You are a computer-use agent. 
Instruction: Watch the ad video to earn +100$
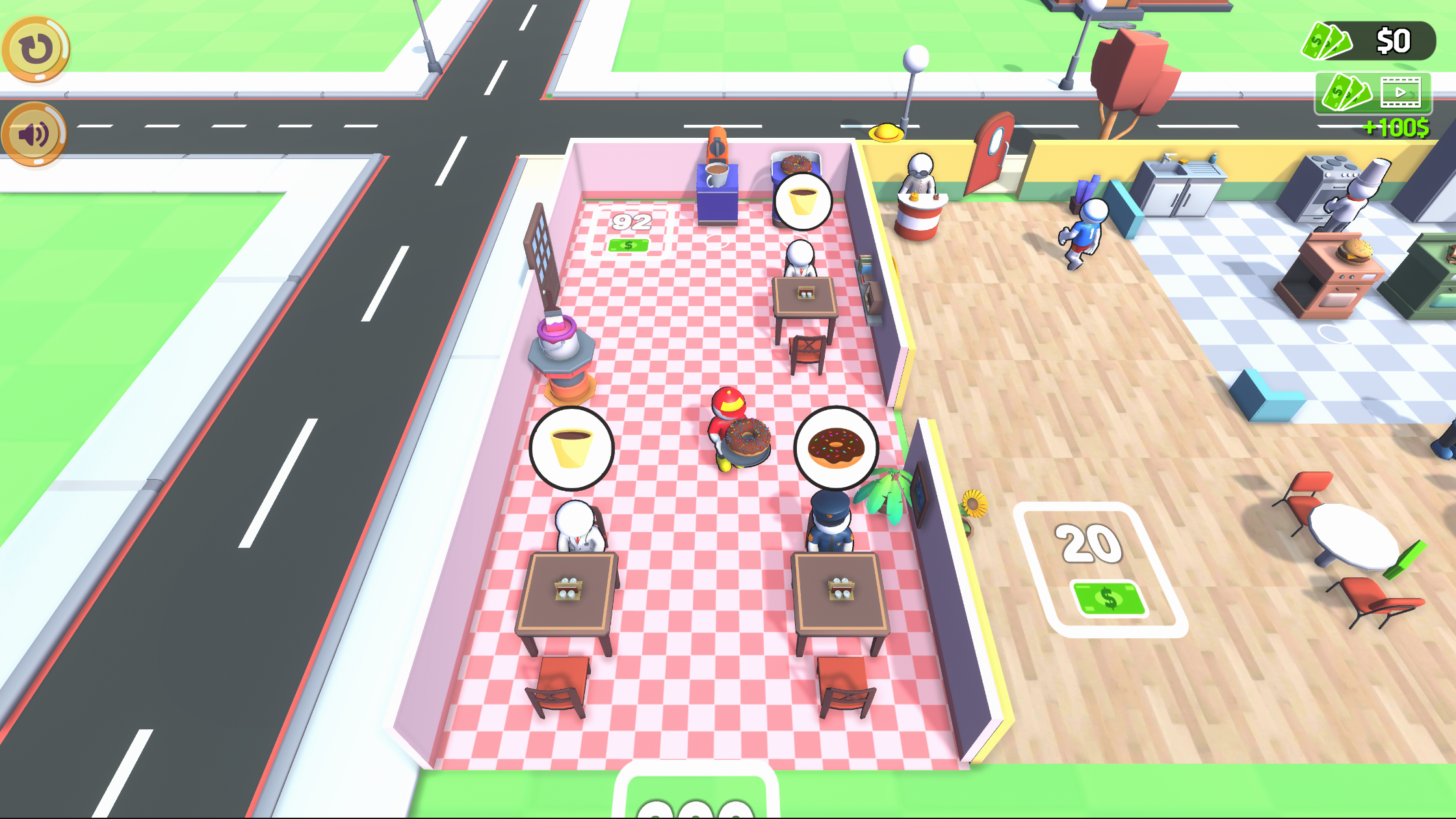tap(1397, 93)
